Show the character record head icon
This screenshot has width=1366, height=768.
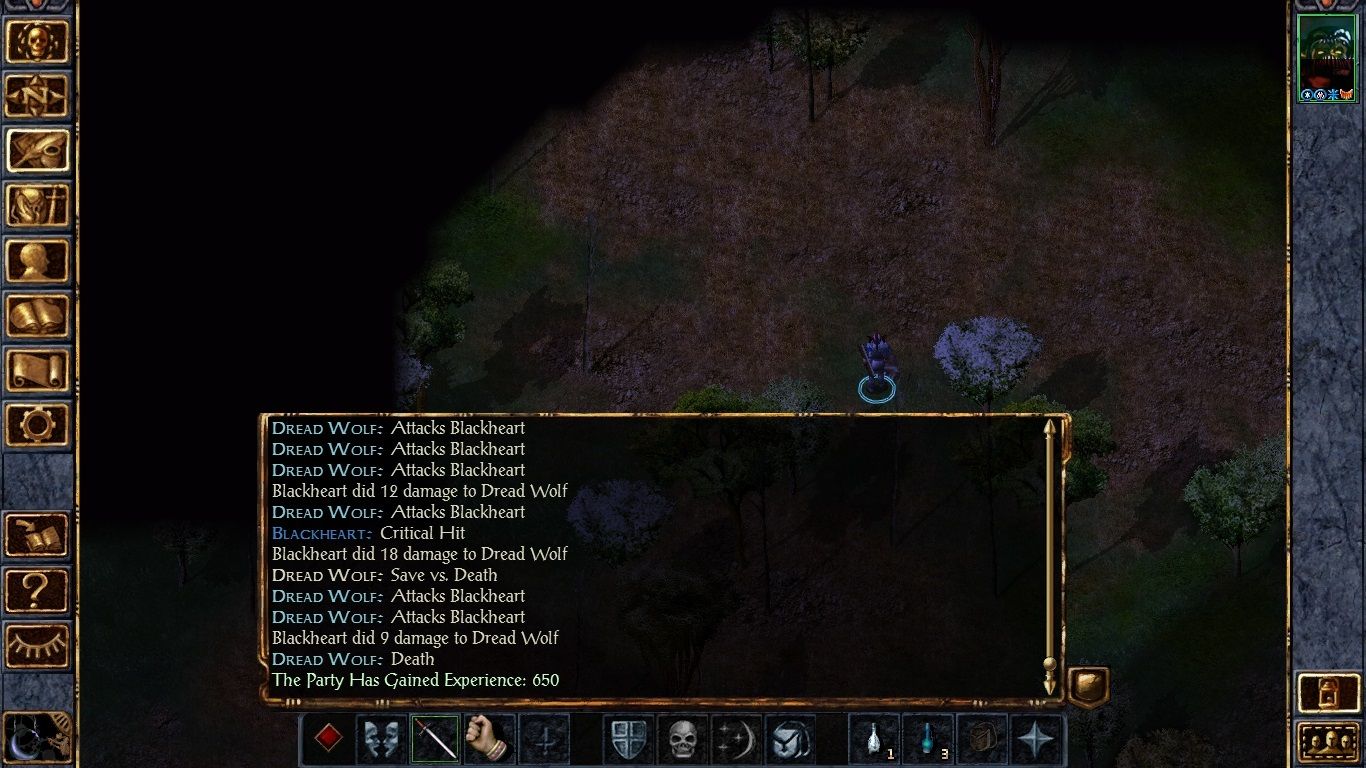pyautogui.click(x=38, y=261)
